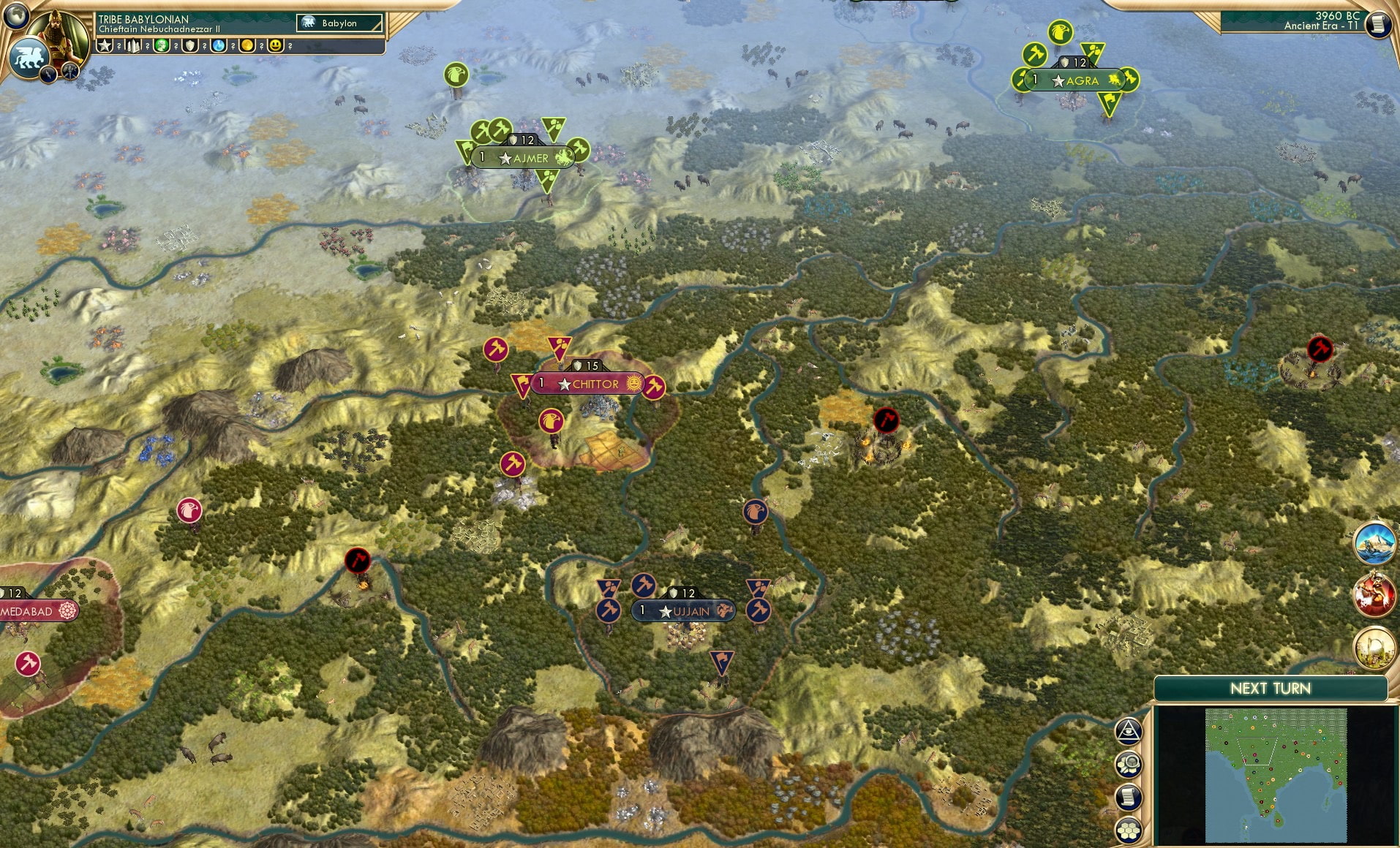This screenshot has width=1400, height=848.
Task: Expand the lightning bolt icon under the leader portrait
Action: coord(48,75)
